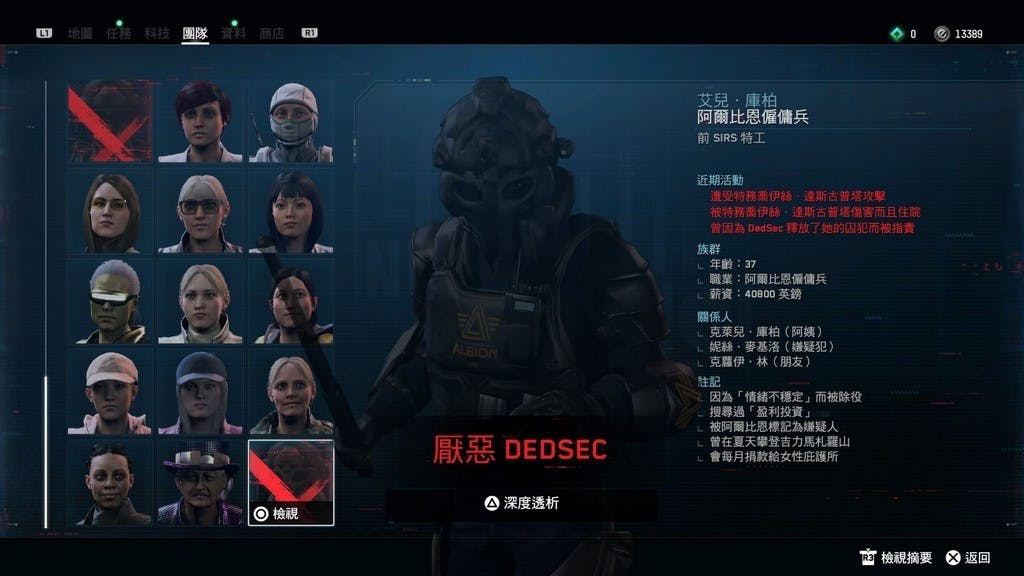This screenshot has width=1024, height=576.
Task: Choose the black-haired woman with straight bangs
Action: pos(291,212)
